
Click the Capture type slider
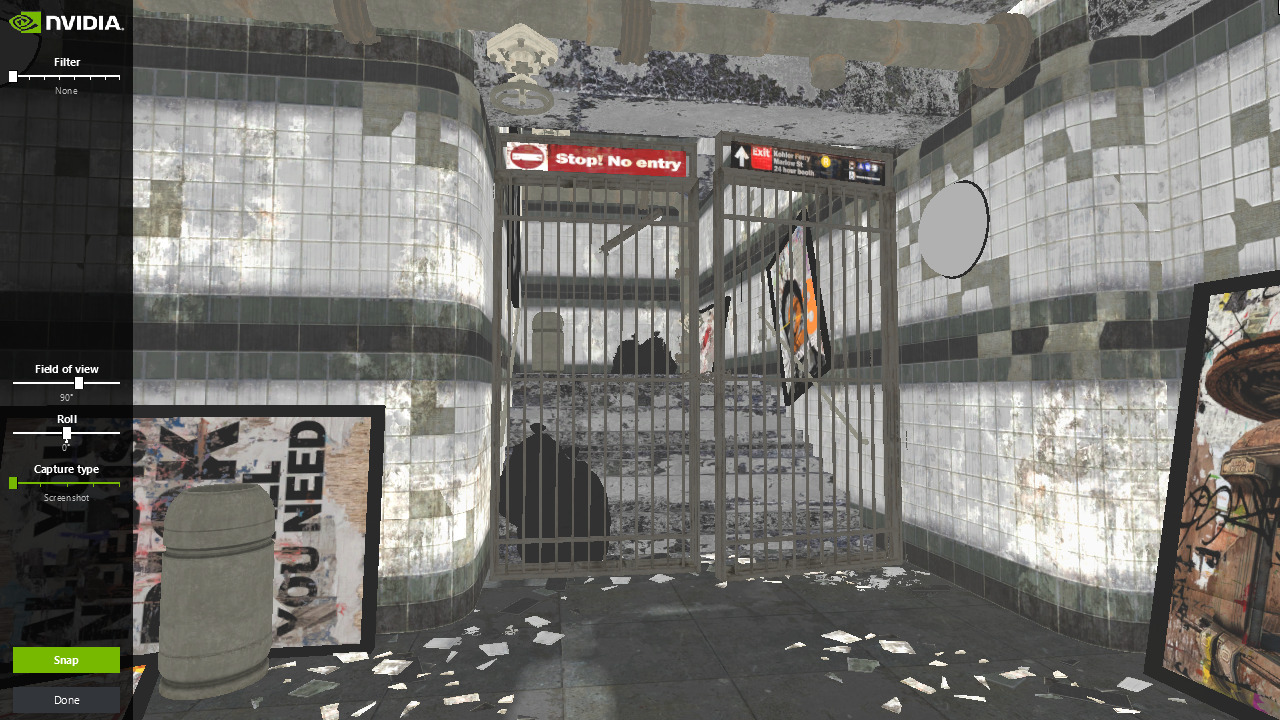tap(66, 483)
